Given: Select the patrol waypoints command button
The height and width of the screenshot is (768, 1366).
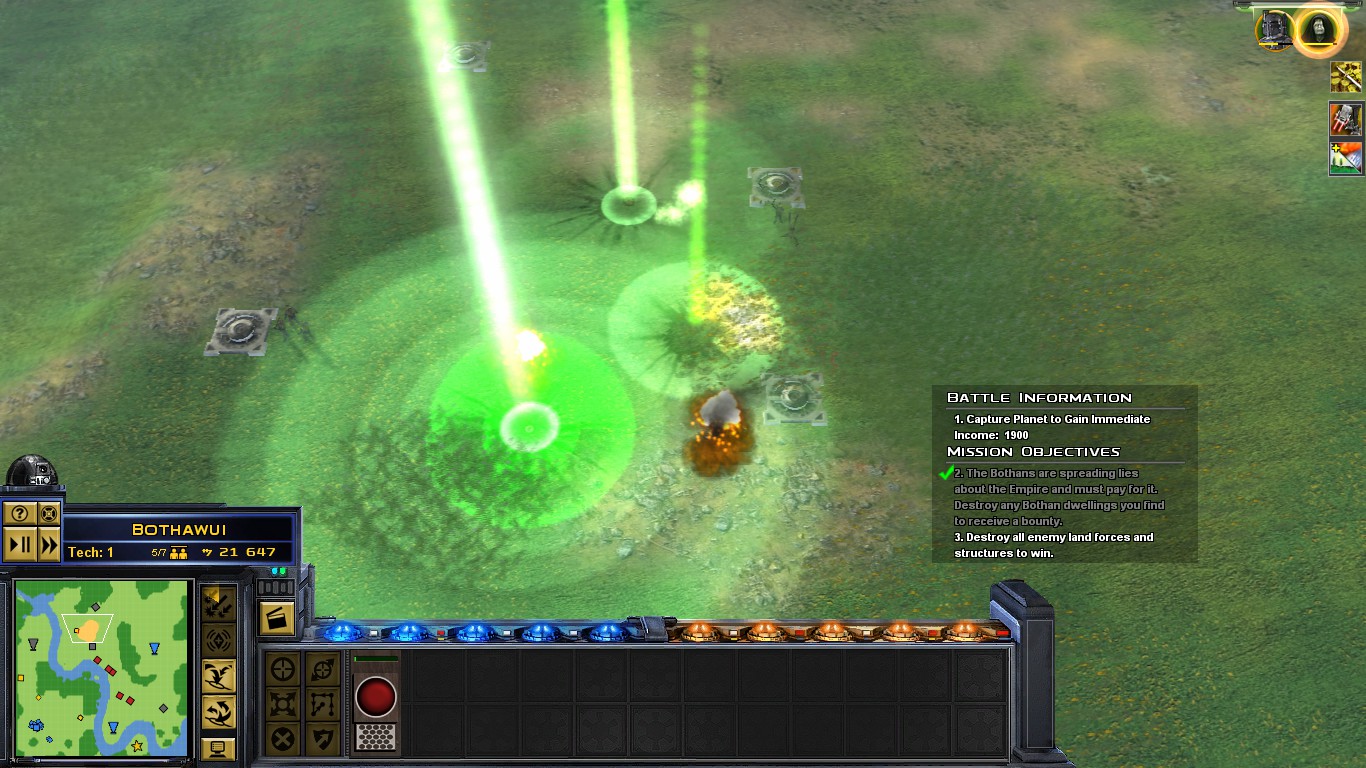Looking at the screenshot, I should pyautogui.click(x=322, y=704).
